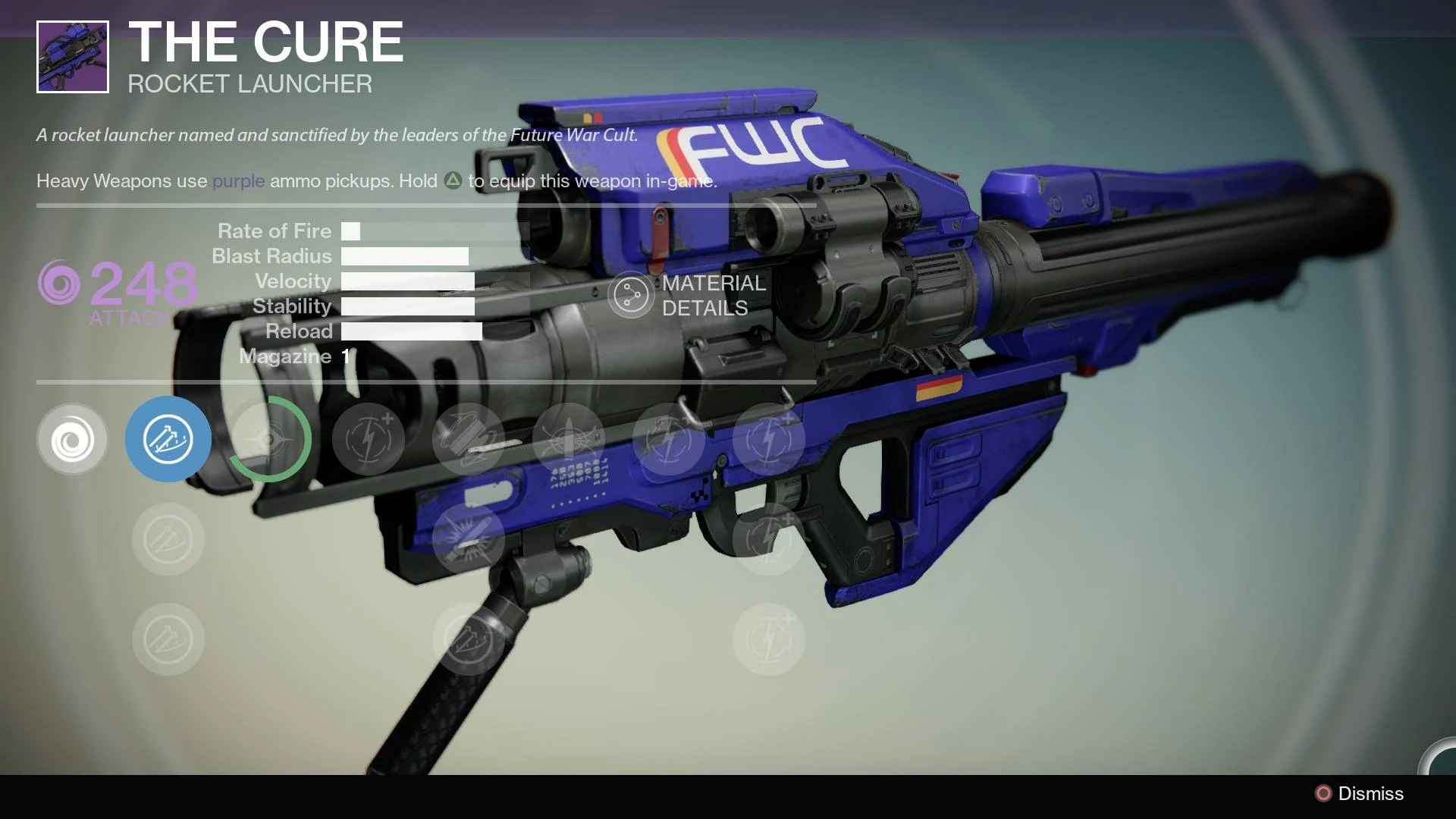The width and height of the screenshot is (1456, 819).
Task: Select the green-ringed scope perk node
Action: pyautogui.click(x=269, y=439)
